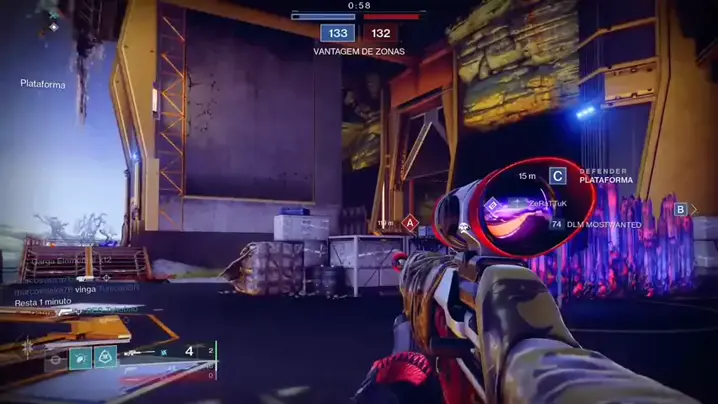The image size is (718, 404).
Task: Select the class ability icon
Action: [x=55, y=358]
